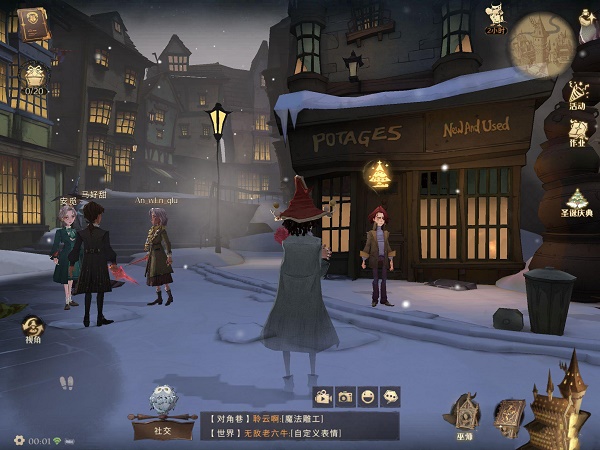600x450 pixels.
Task: Open the spellbook in the top-left corner
Action: [x=34, y=21]
